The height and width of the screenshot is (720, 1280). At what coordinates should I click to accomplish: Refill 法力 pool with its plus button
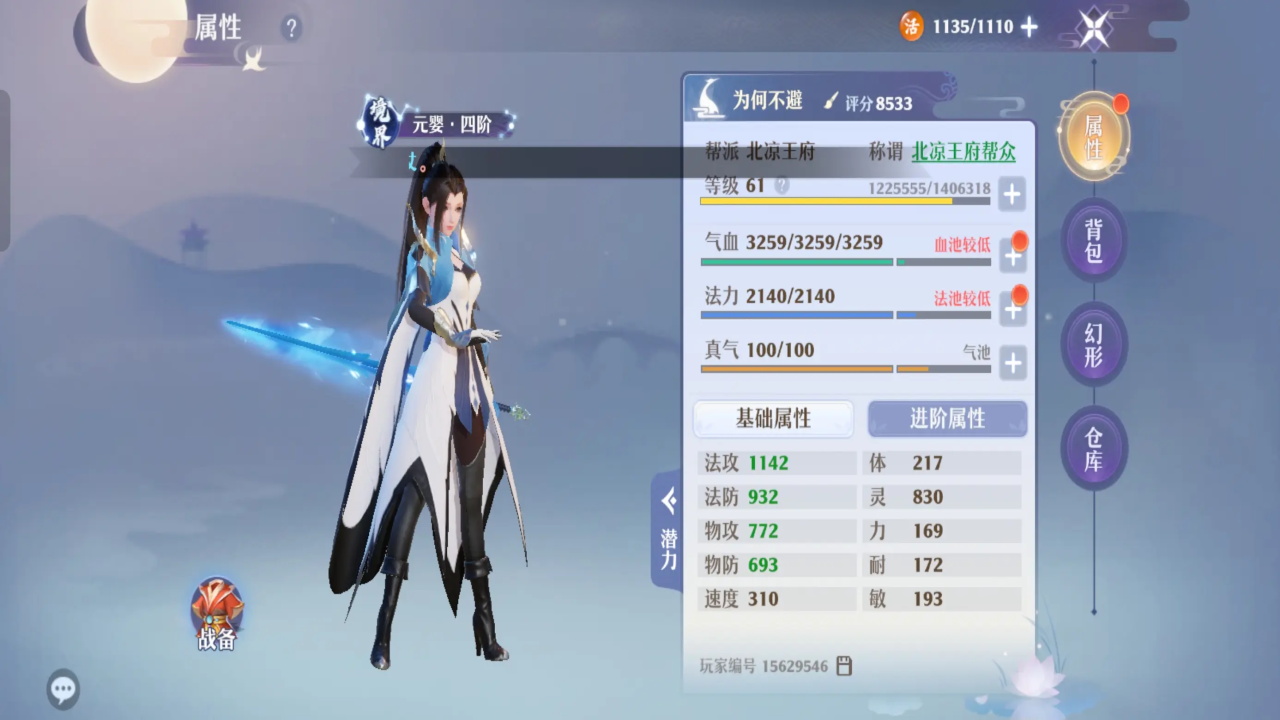1012,310
